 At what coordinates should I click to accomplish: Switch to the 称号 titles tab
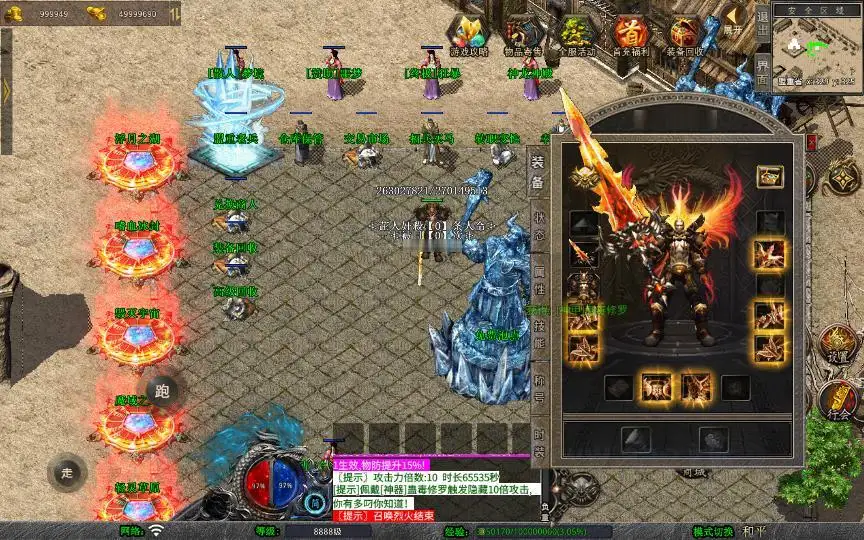point(538,390)
